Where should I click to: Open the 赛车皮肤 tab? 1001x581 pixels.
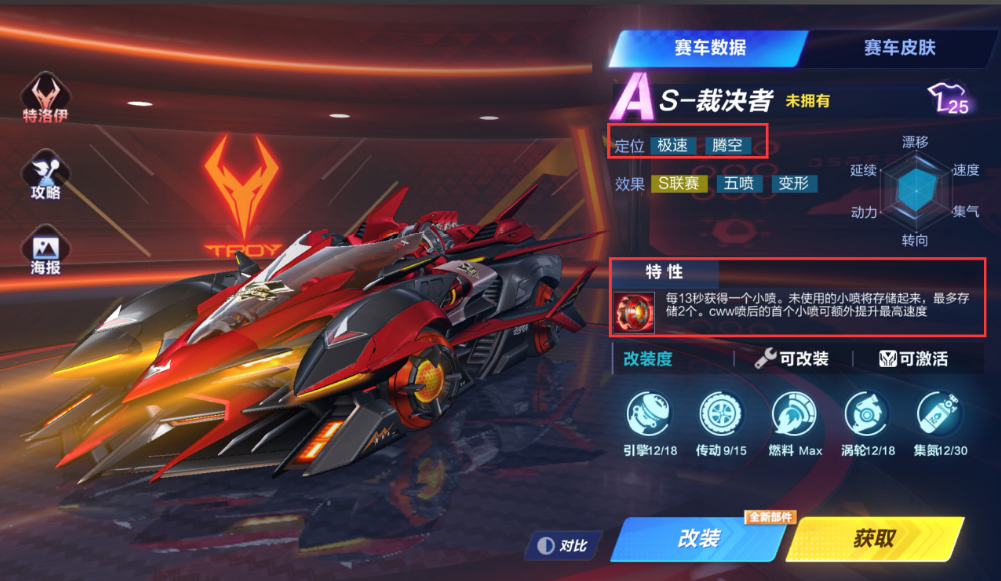pos(899,47)
